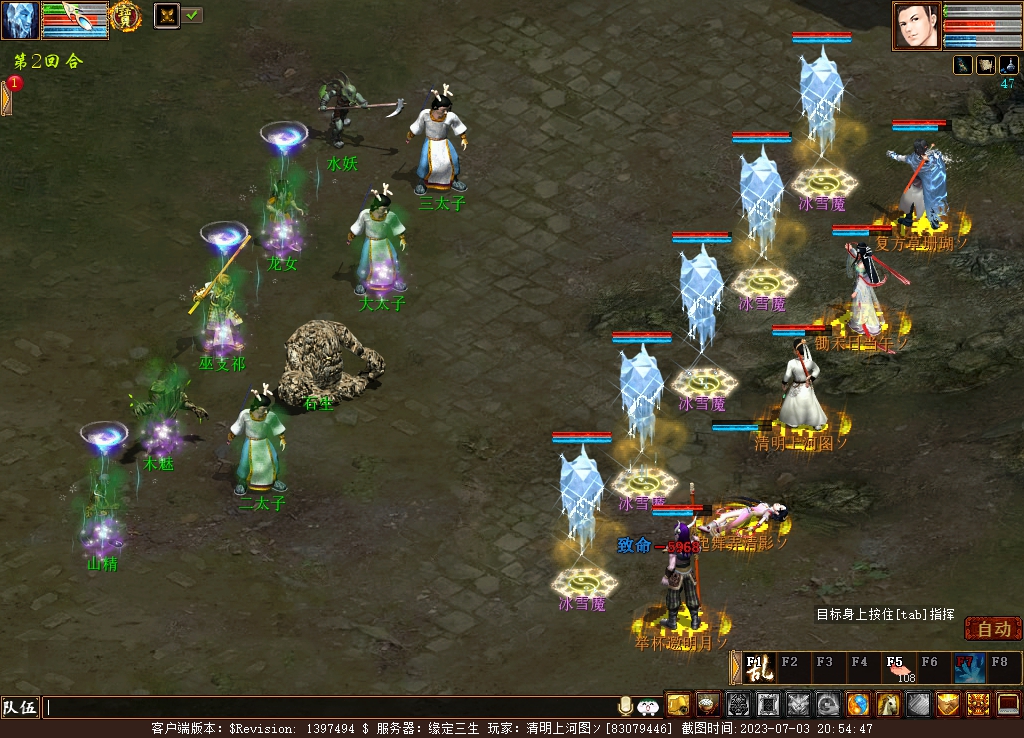Open the rice bowl icon

click(709, 704)
